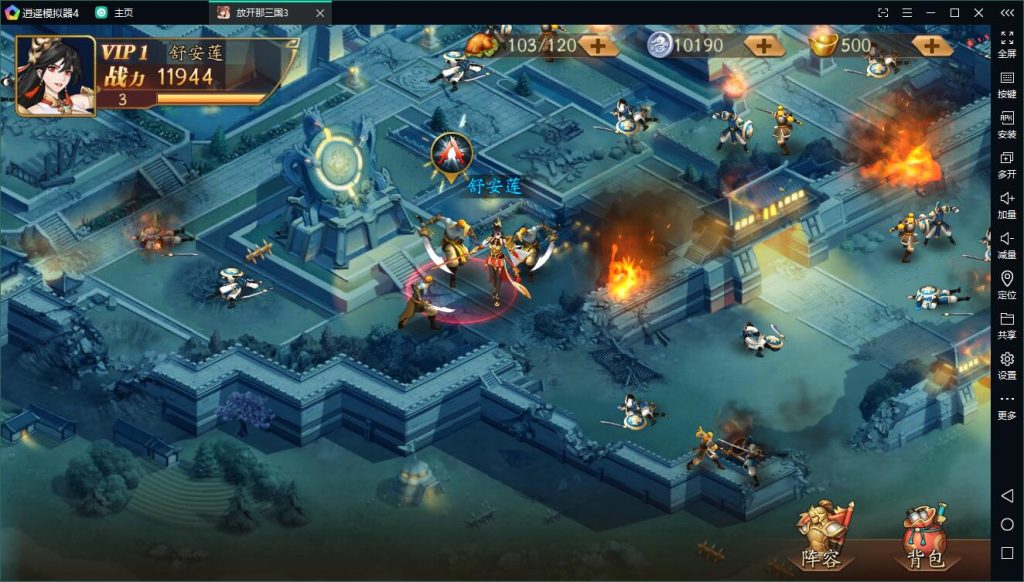Toggle emulator 全屏 fullscreen mode
Image resolution: width=1024 pixels, height=582 pixels.
coord(1006,44)
